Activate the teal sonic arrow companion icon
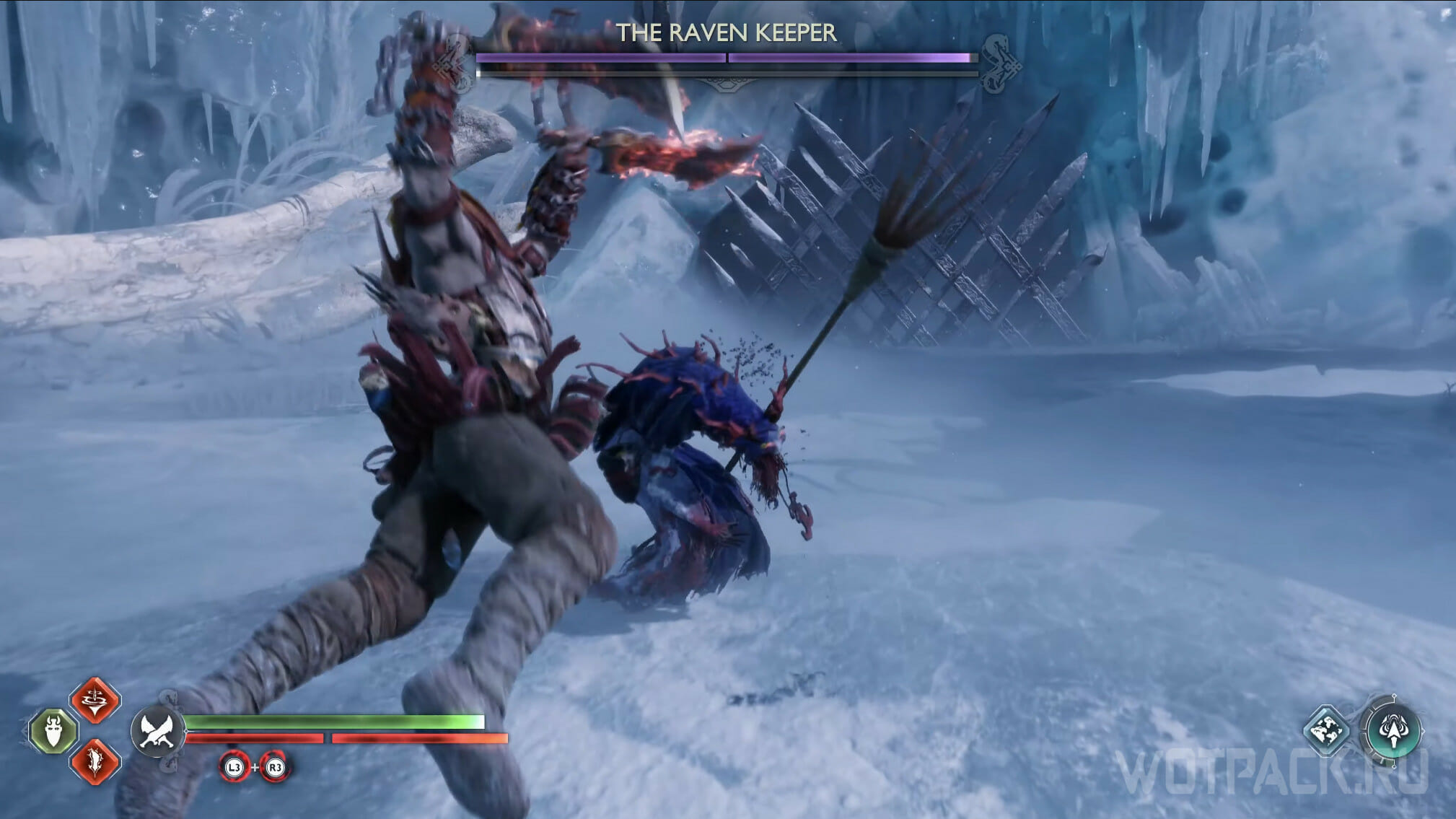The height and width of the screenshot is (819, 1456). pos(1393,730)
